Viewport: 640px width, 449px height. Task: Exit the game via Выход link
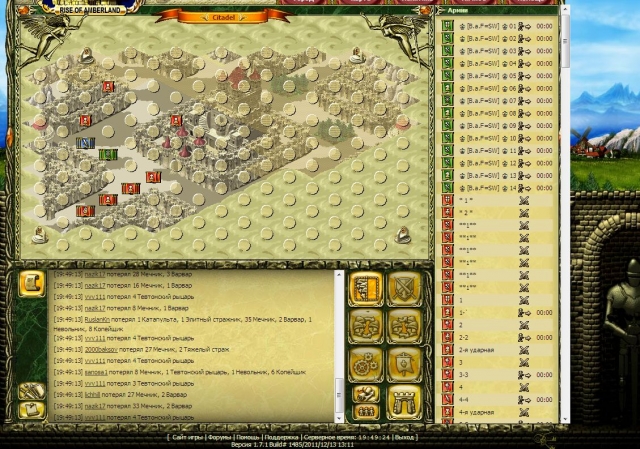407,437
